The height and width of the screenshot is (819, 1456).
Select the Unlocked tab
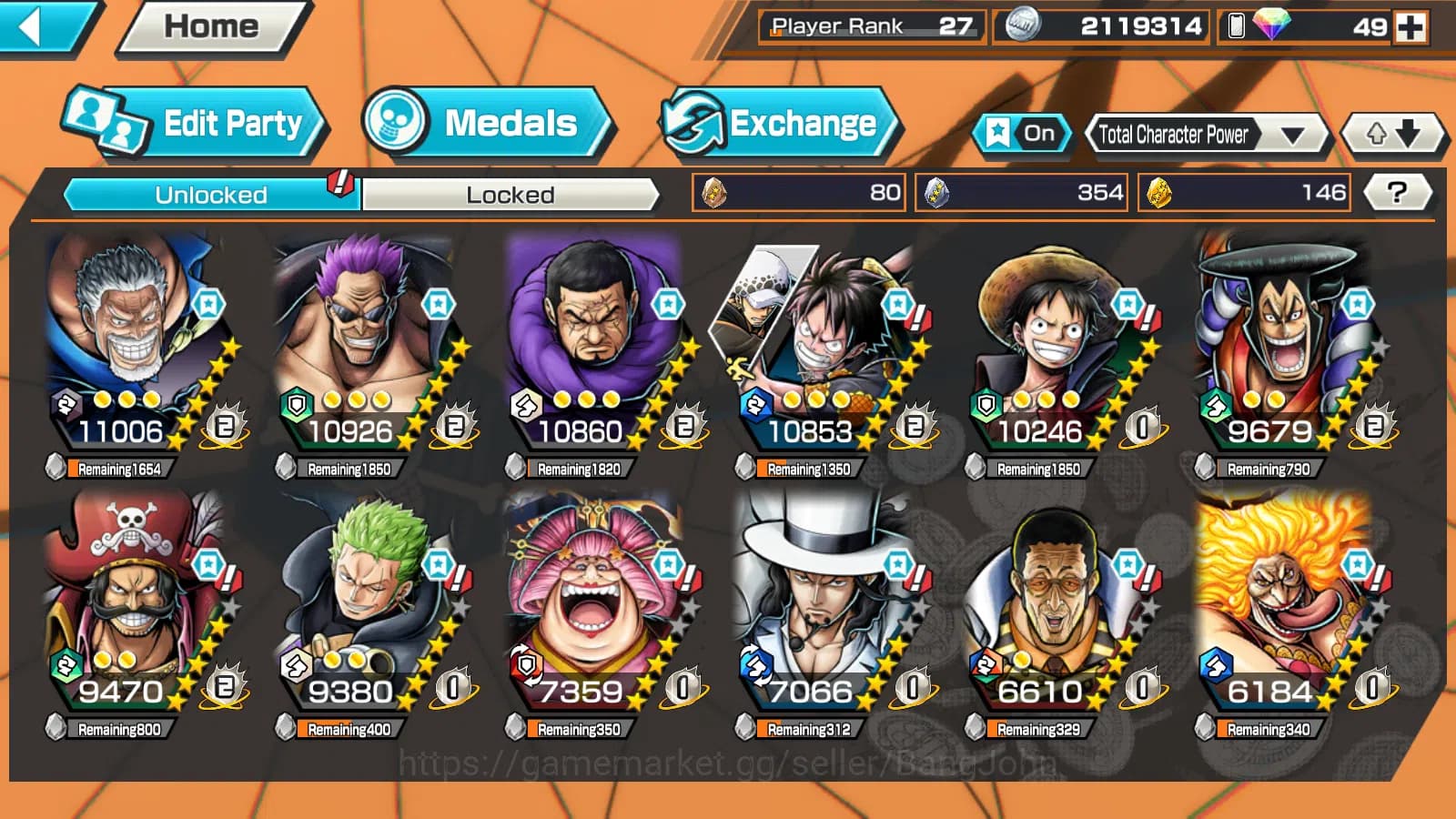pyautogui.click(x=211, y=194)
